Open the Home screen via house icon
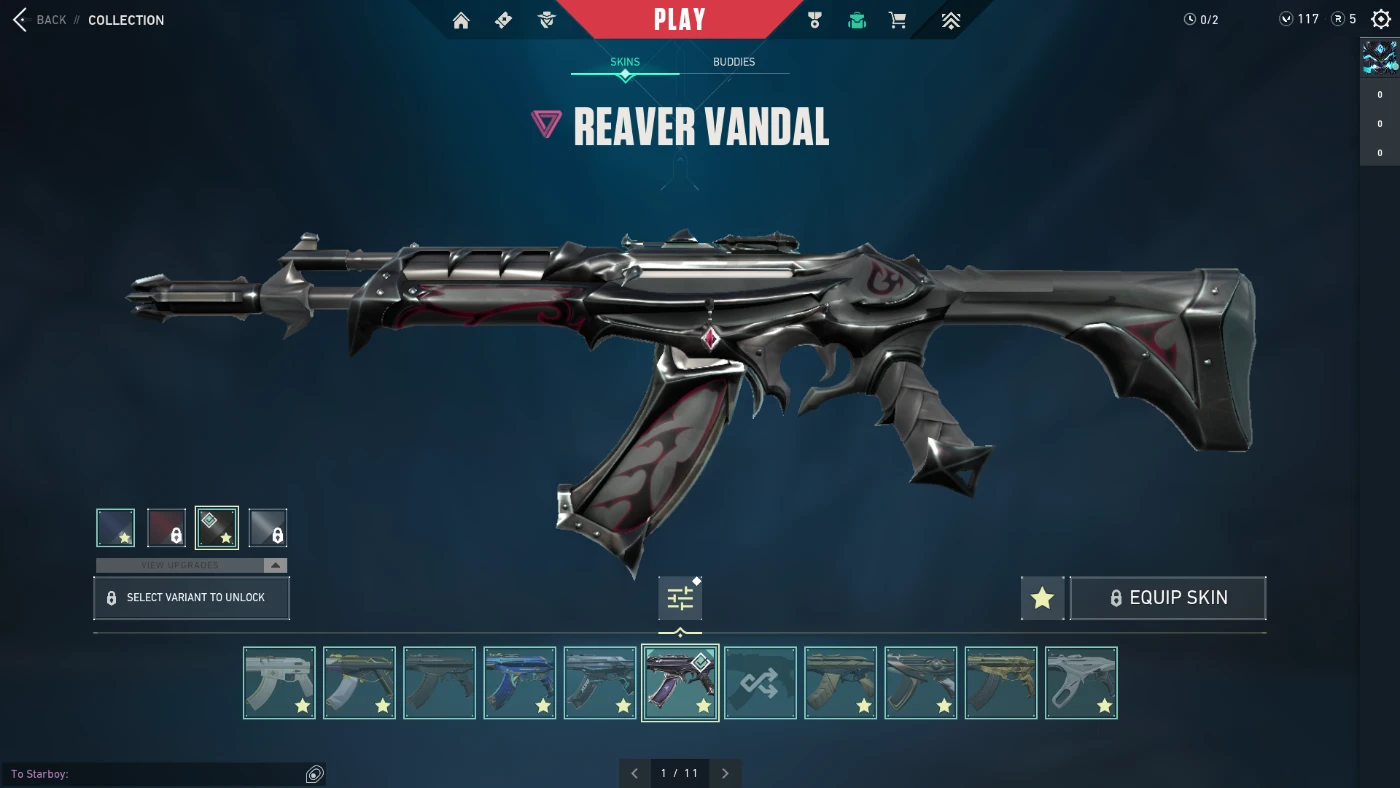This screenshot has width=1400, height=788. tap(461, 20)
